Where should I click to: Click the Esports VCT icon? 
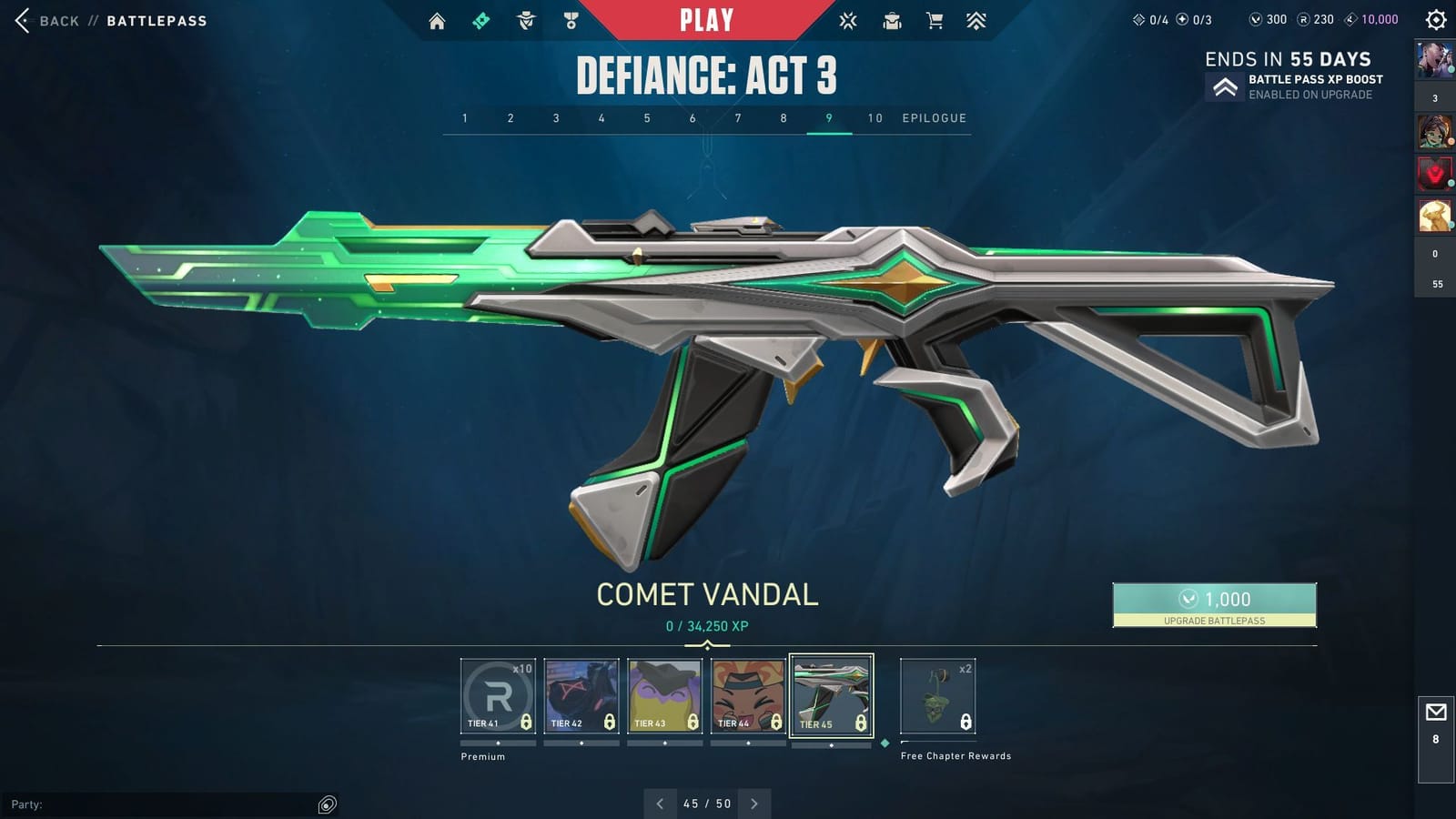pos(847,20)
